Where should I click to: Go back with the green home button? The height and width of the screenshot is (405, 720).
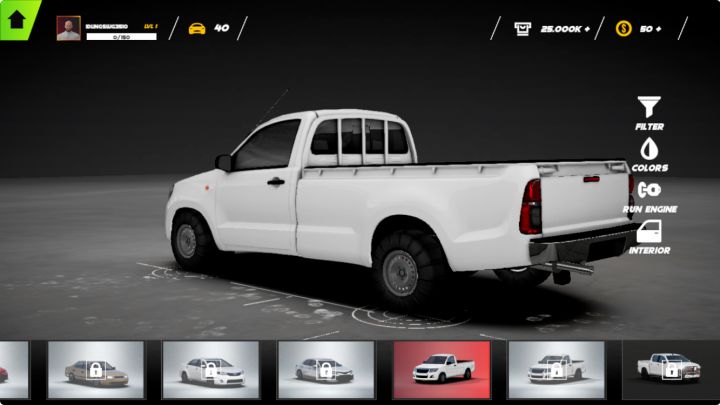[x=17, y=17]
